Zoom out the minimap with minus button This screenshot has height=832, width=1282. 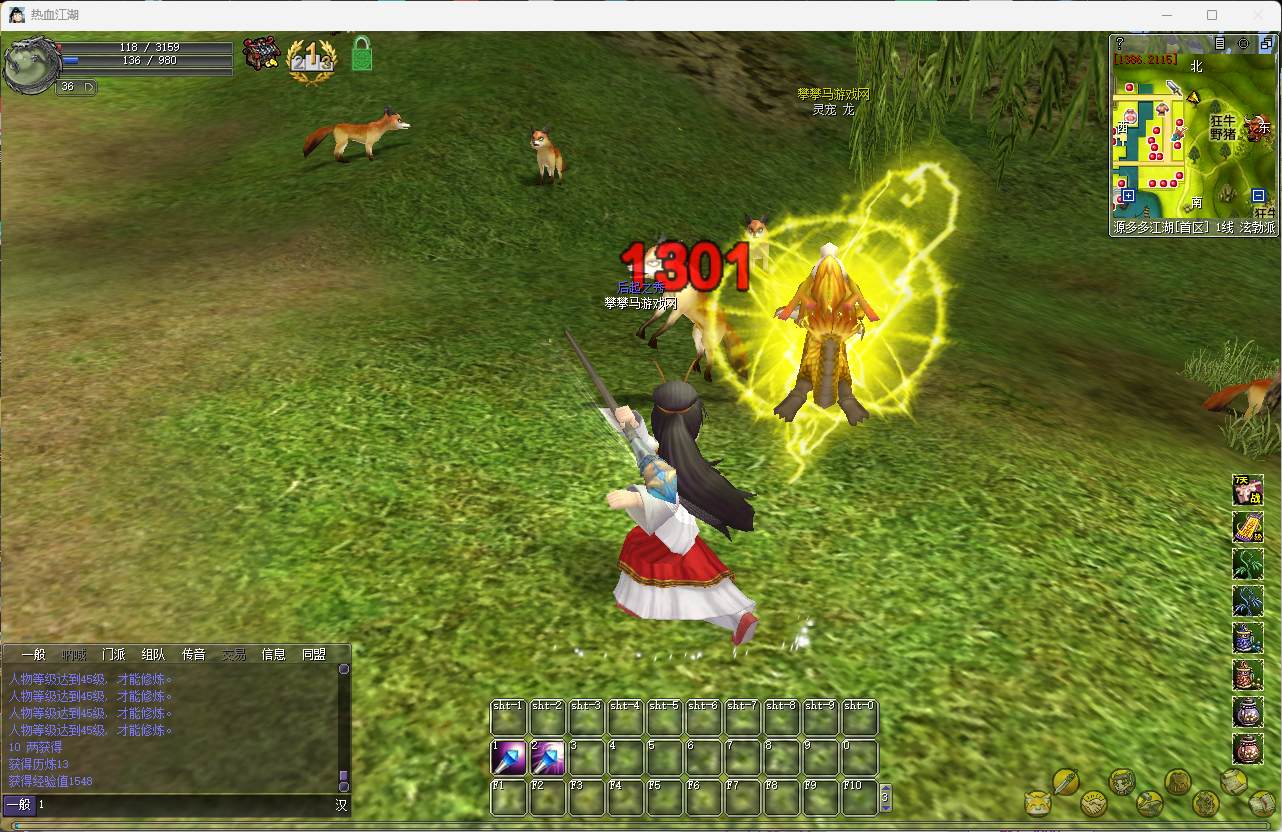point(1258,196)
